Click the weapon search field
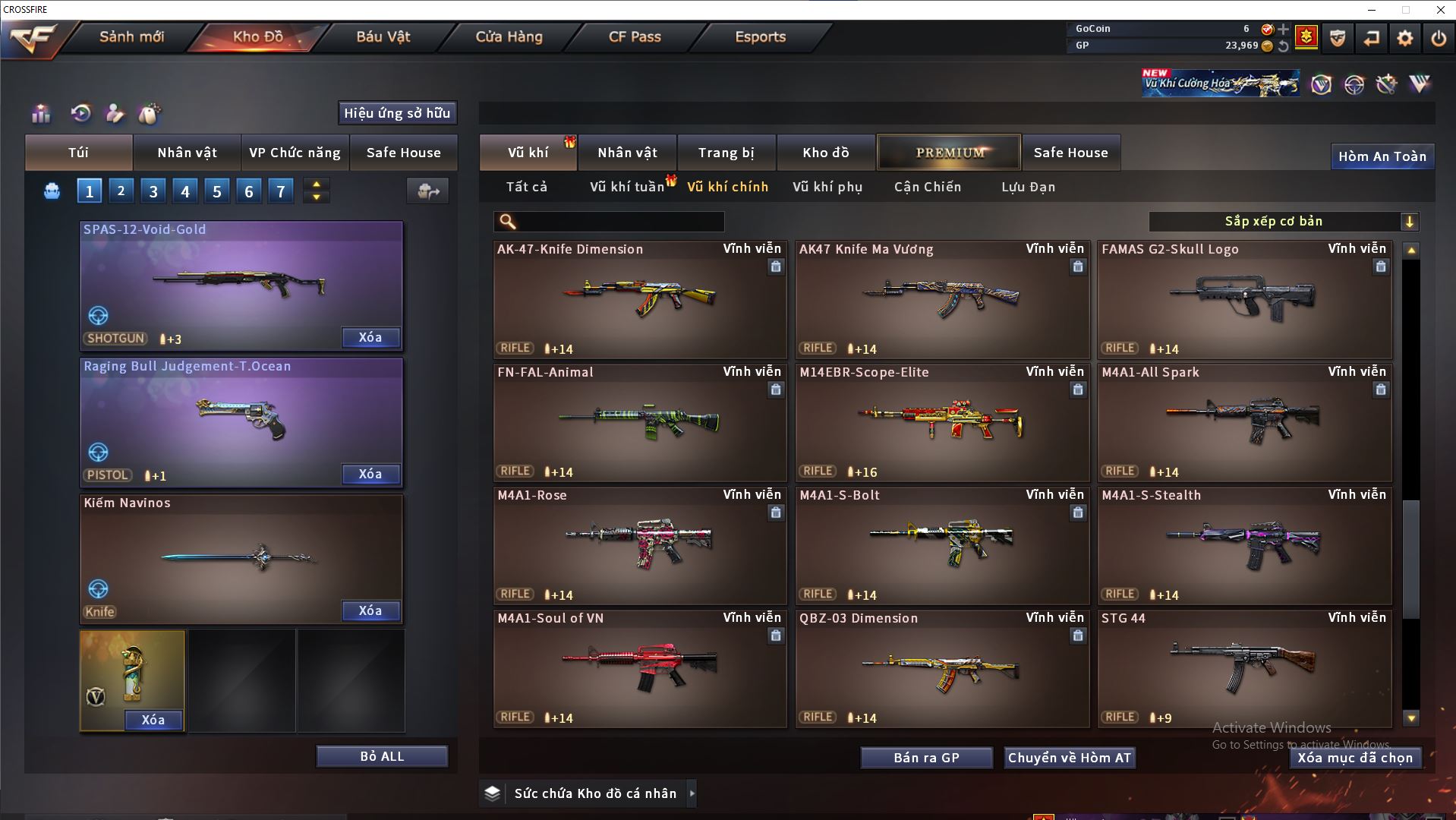The width and height of the screenshot is (1456, 820). 619,222
